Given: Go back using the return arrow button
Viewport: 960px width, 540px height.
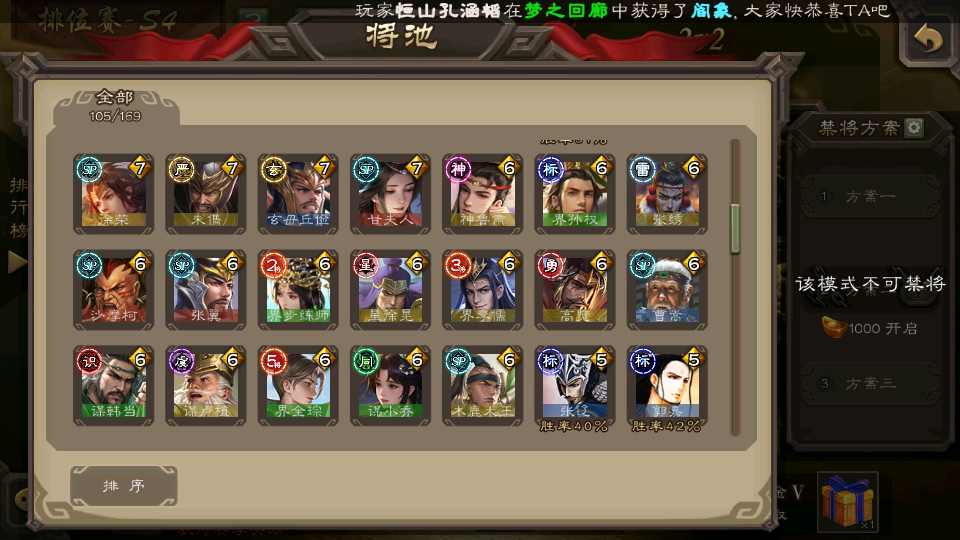Looking at the screenshot, I should pyautogui.click(x=929, y=39).
